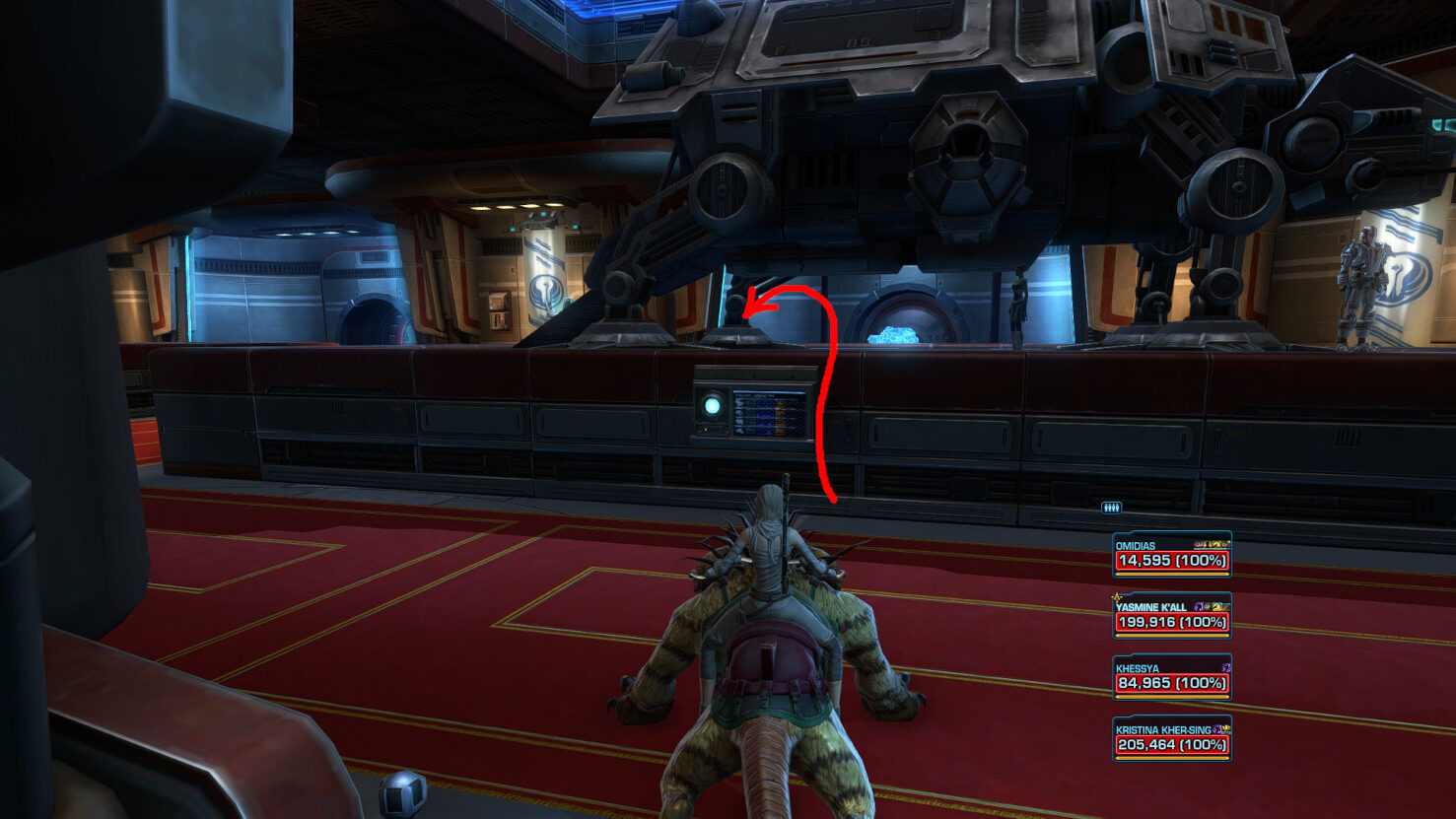Screen dimensions: 1456x819
Task: Choose Khessya from the group frames
Action: click(1171, 677)
